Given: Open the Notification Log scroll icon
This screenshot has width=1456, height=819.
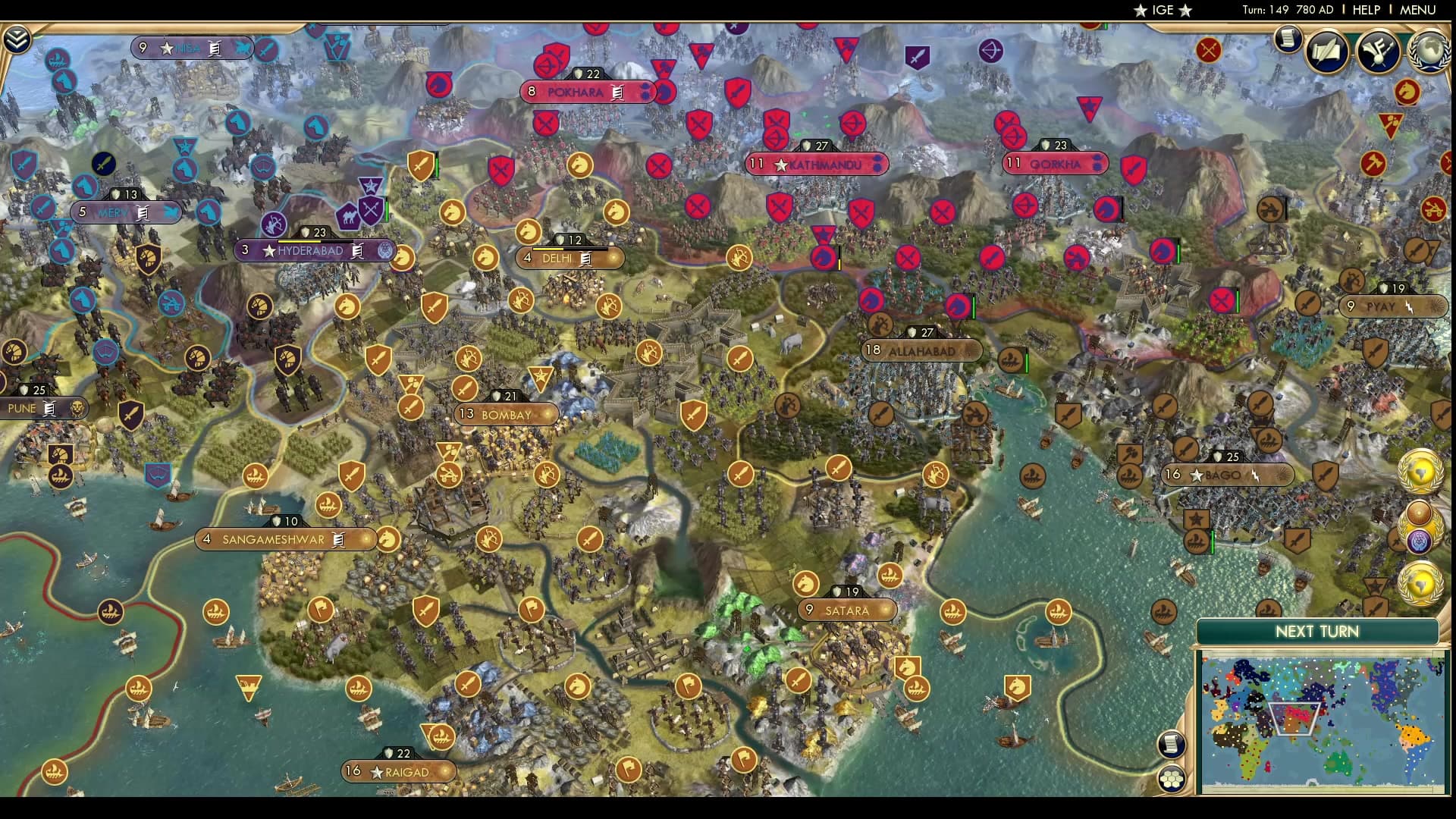Looking at the screenshot, I should 1287,39.
